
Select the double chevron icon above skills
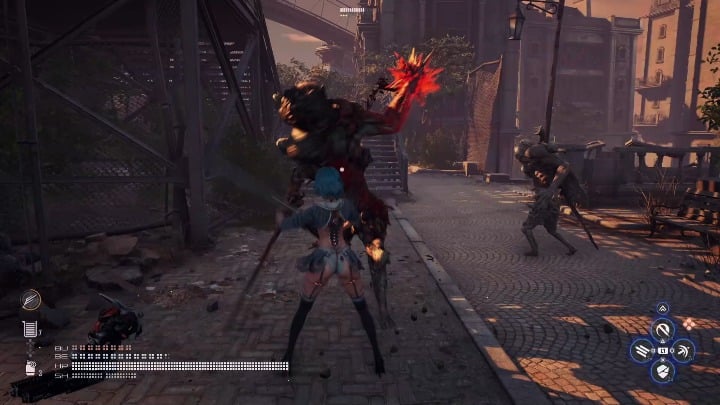[662, 308]
